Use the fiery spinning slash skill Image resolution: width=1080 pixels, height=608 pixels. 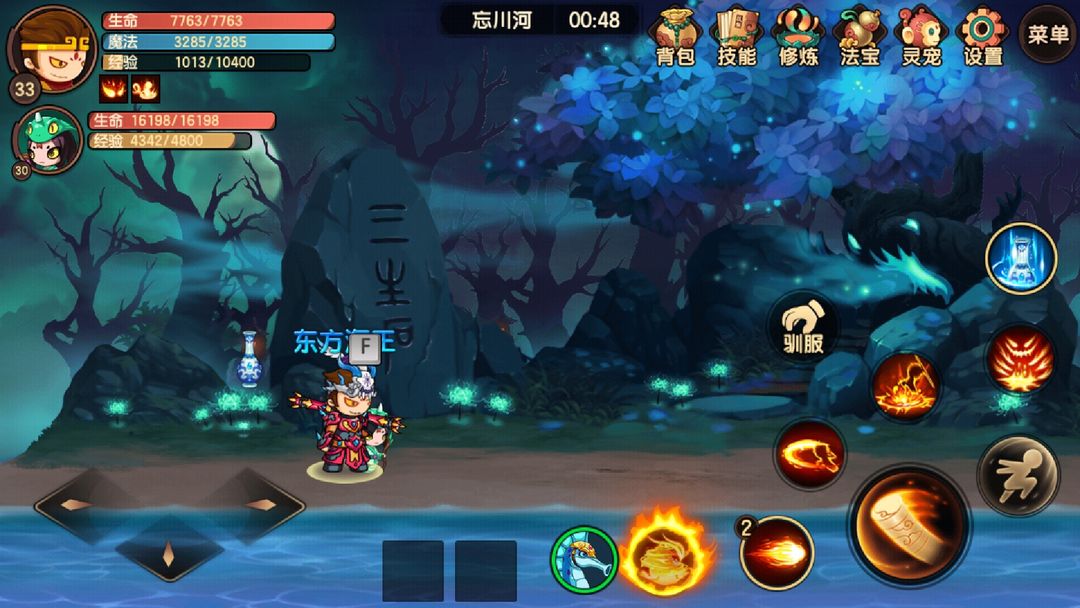[x=810, y=455]
